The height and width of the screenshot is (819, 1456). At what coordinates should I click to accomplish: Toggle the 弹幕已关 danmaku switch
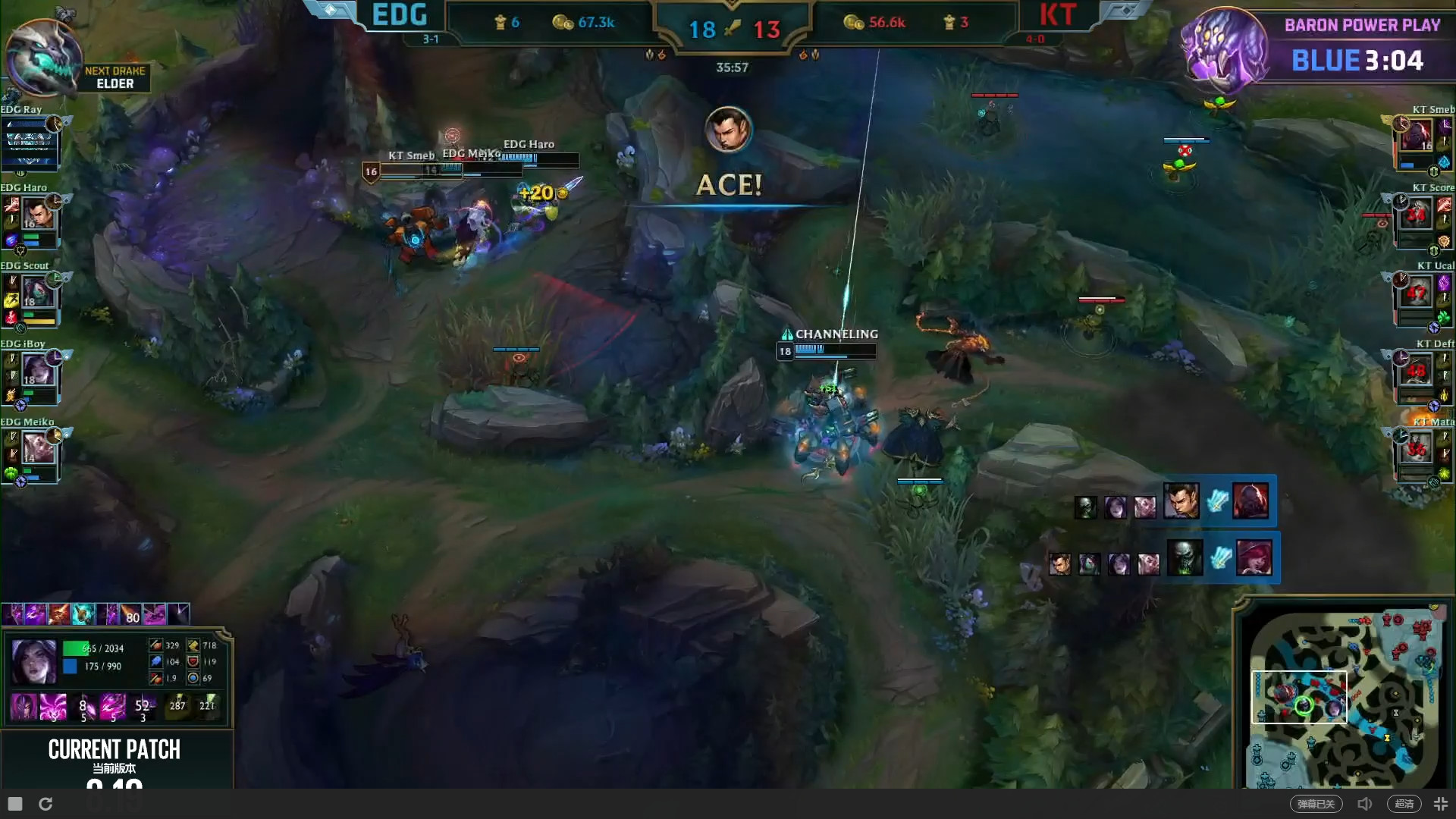point(1316,803)
